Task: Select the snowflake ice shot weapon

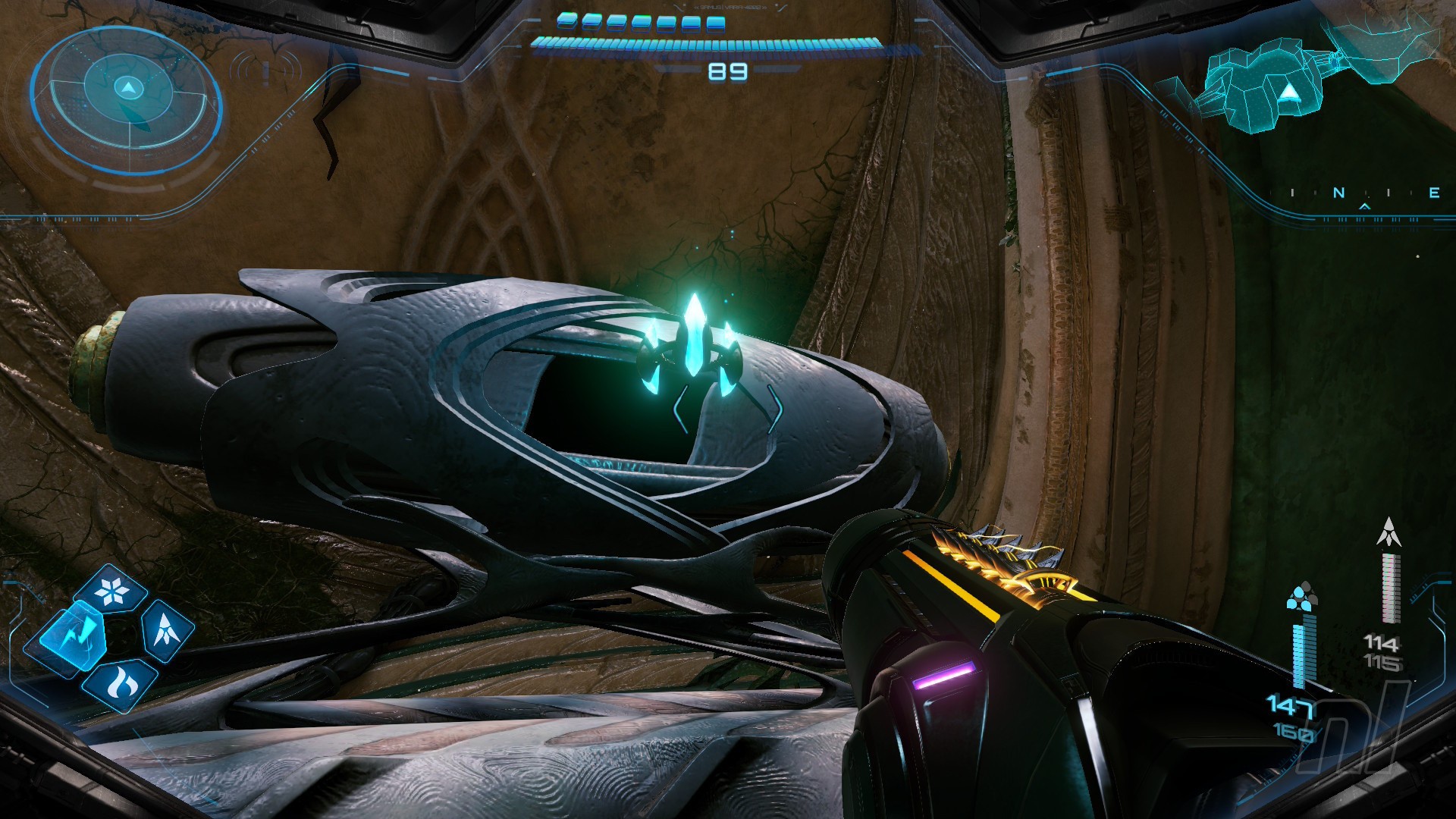Action: pyautogui.click(x=115, y=590)
